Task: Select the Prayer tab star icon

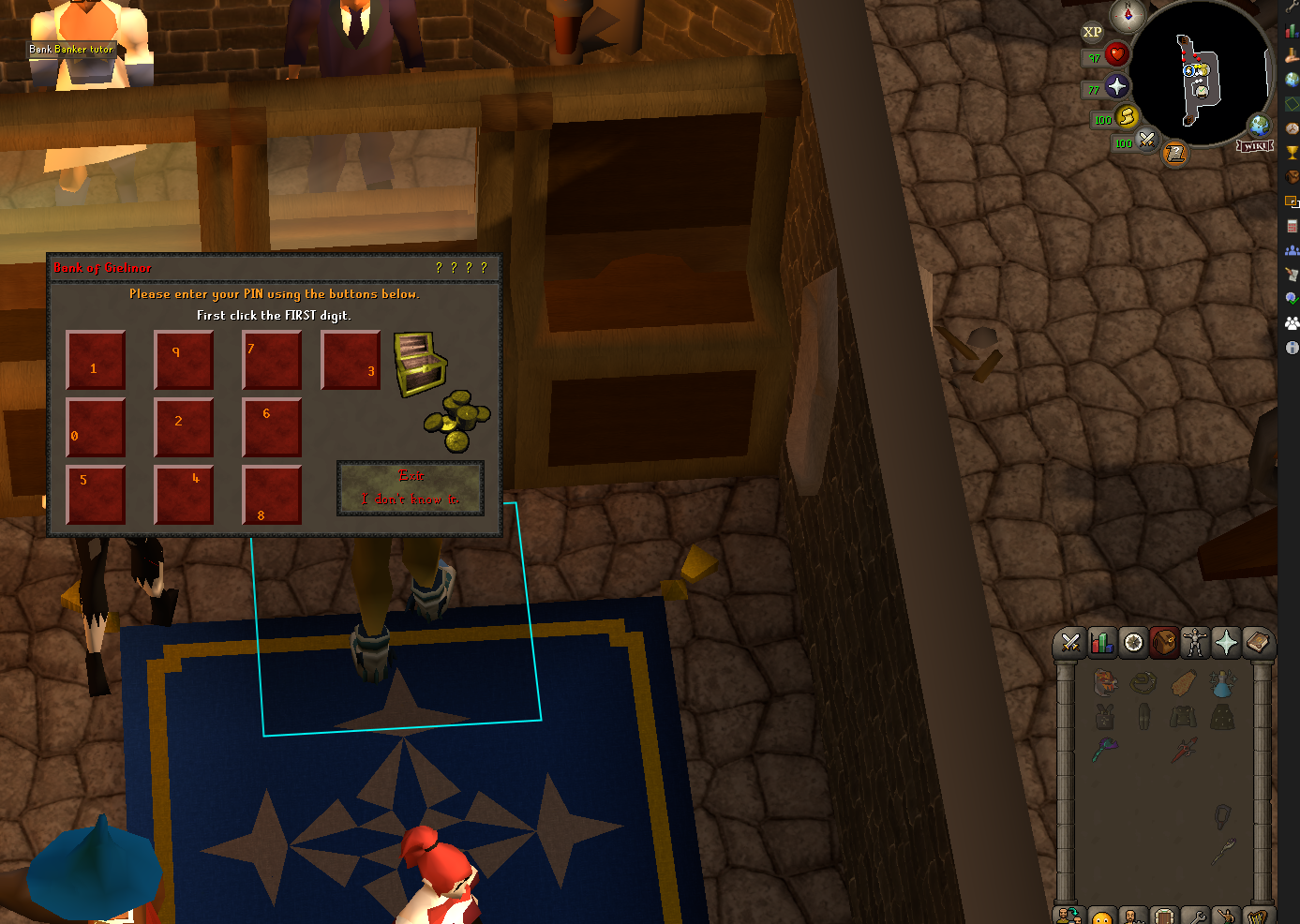Action: 1226,643
